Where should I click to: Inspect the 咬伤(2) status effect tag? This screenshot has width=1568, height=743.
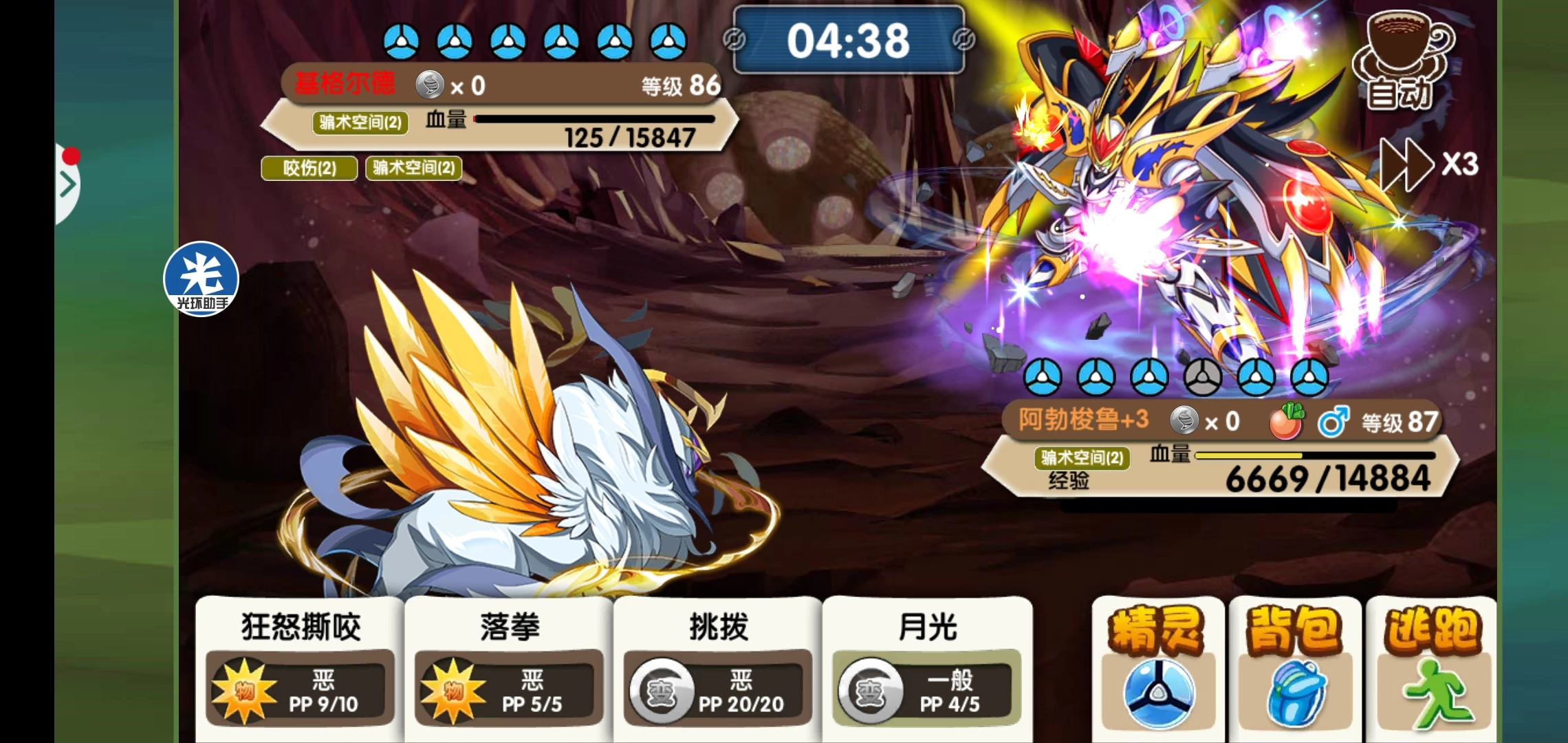pos(309,168)
